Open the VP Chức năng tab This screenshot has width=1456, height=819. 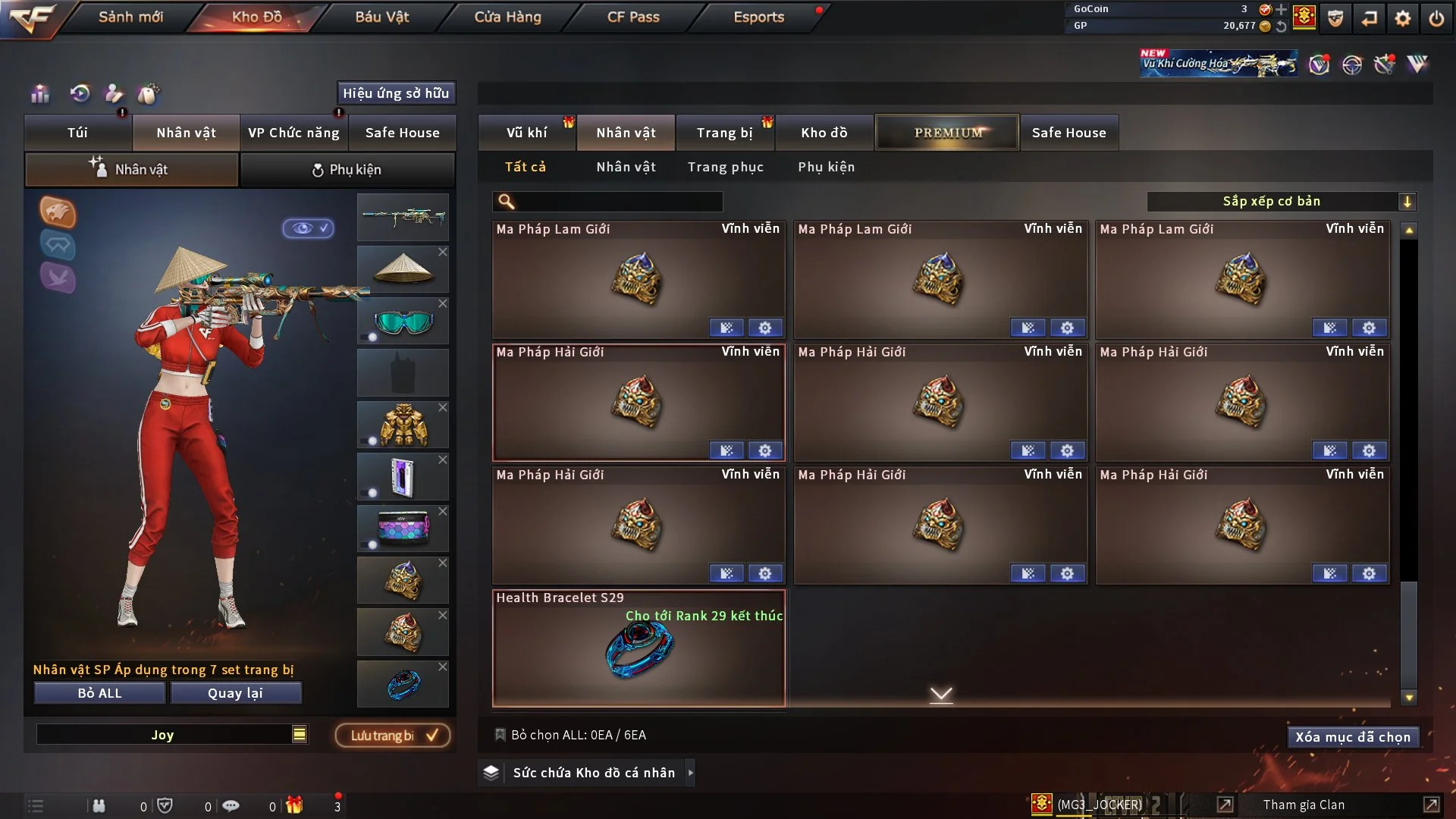click(293, 133)
